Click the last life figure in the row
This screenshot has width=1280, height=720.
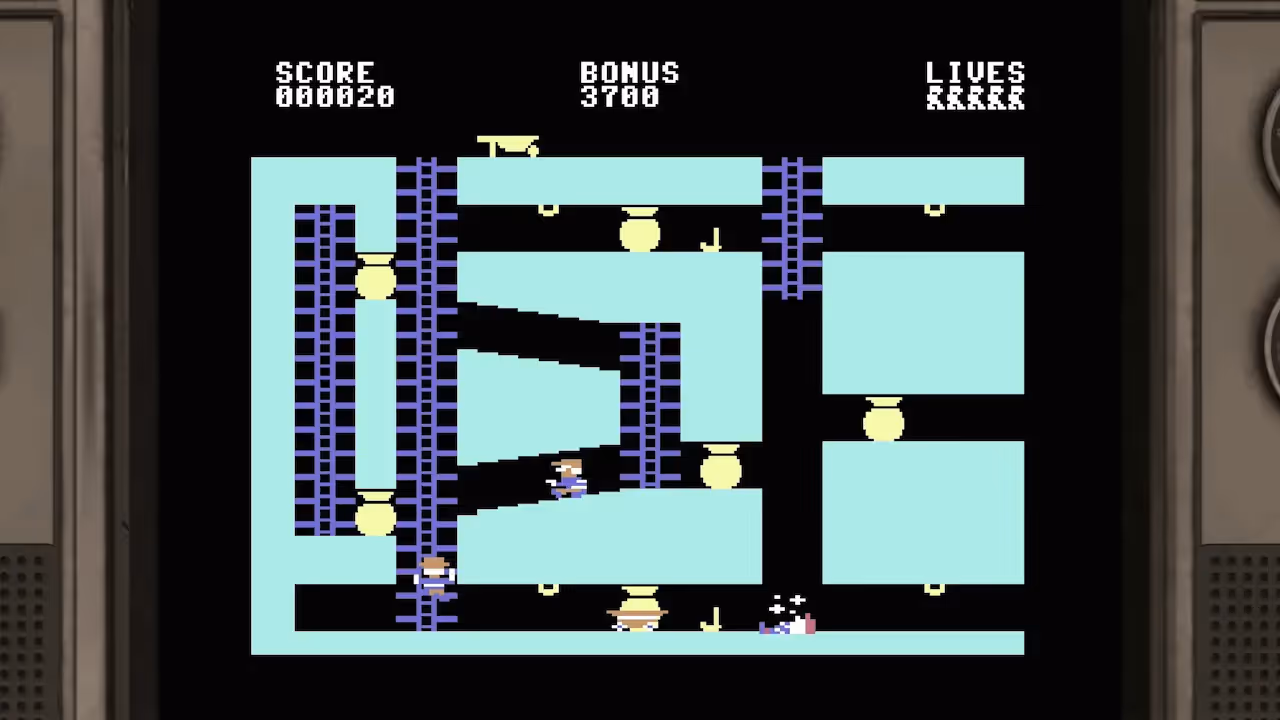[1018, 99]
